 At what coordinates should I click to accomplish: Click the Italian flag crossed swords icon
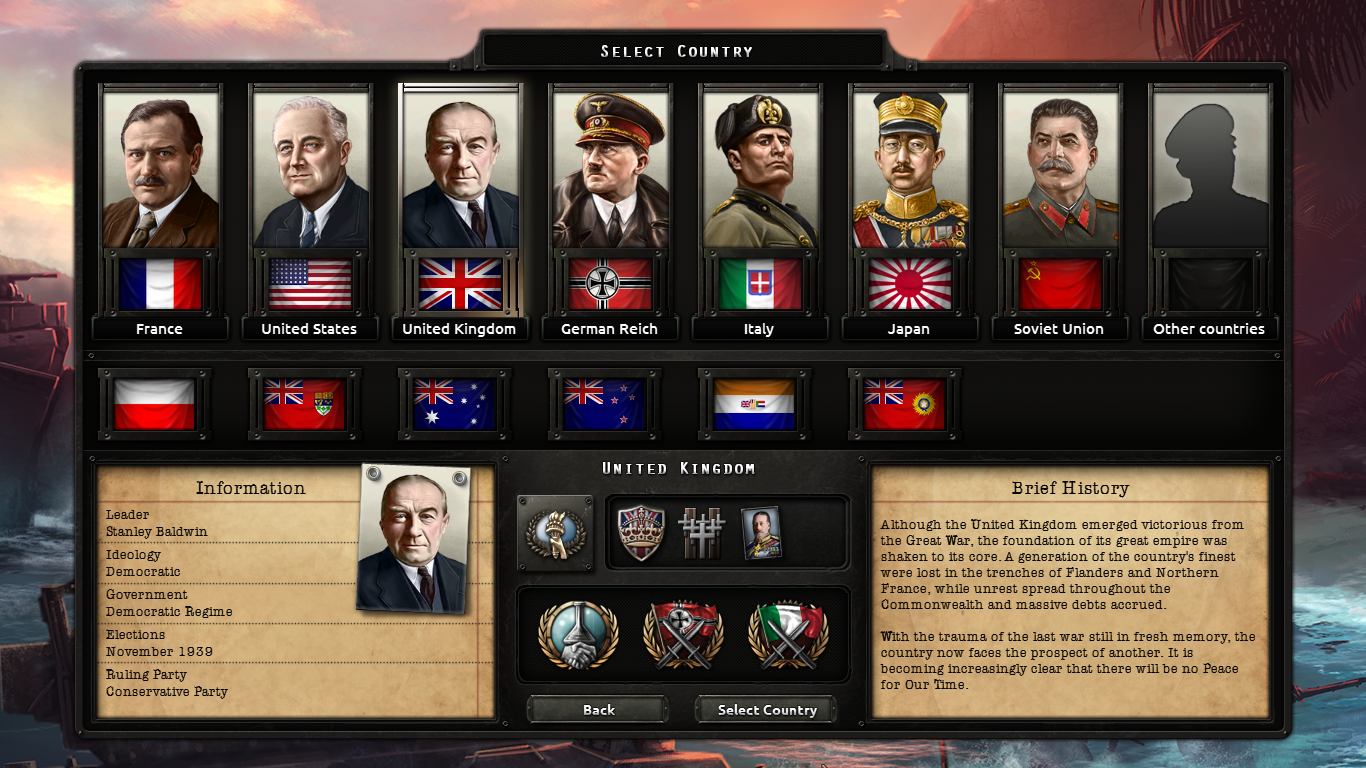click(x=788, y=635)
